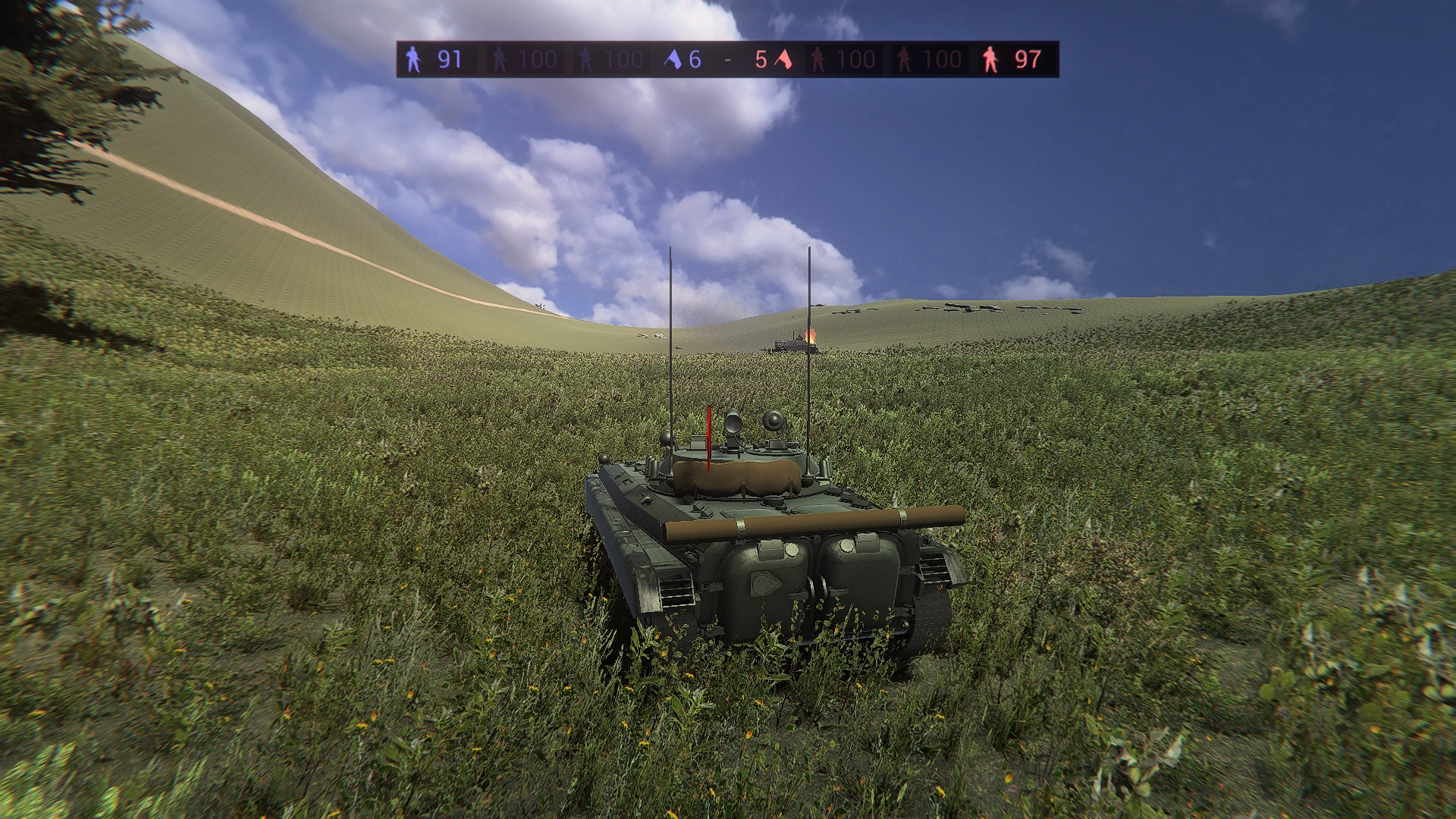Select the blue soldier icon showing 91
Image resolution: width=1456 pixels, height=819 pixels.
tap(413, 59)
